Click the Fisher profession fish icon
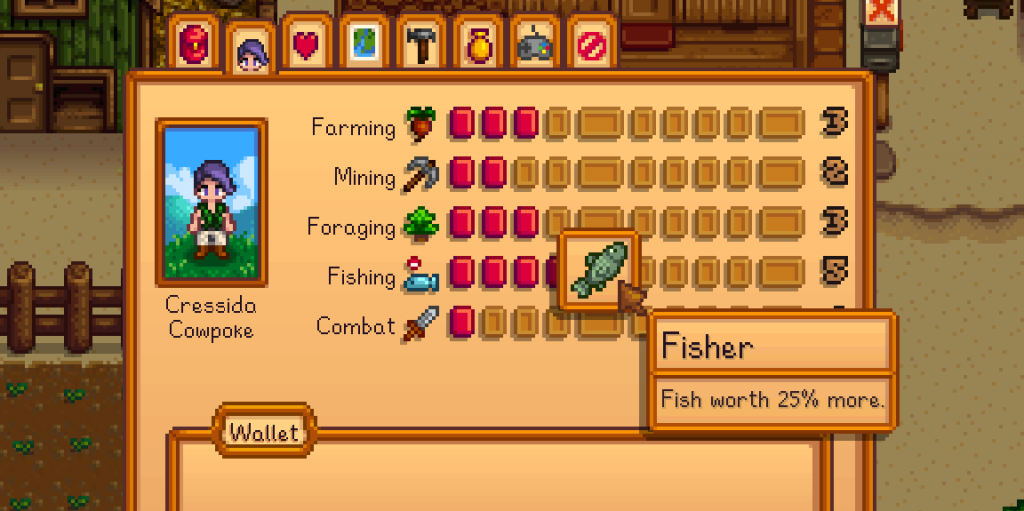 [599, 270]
